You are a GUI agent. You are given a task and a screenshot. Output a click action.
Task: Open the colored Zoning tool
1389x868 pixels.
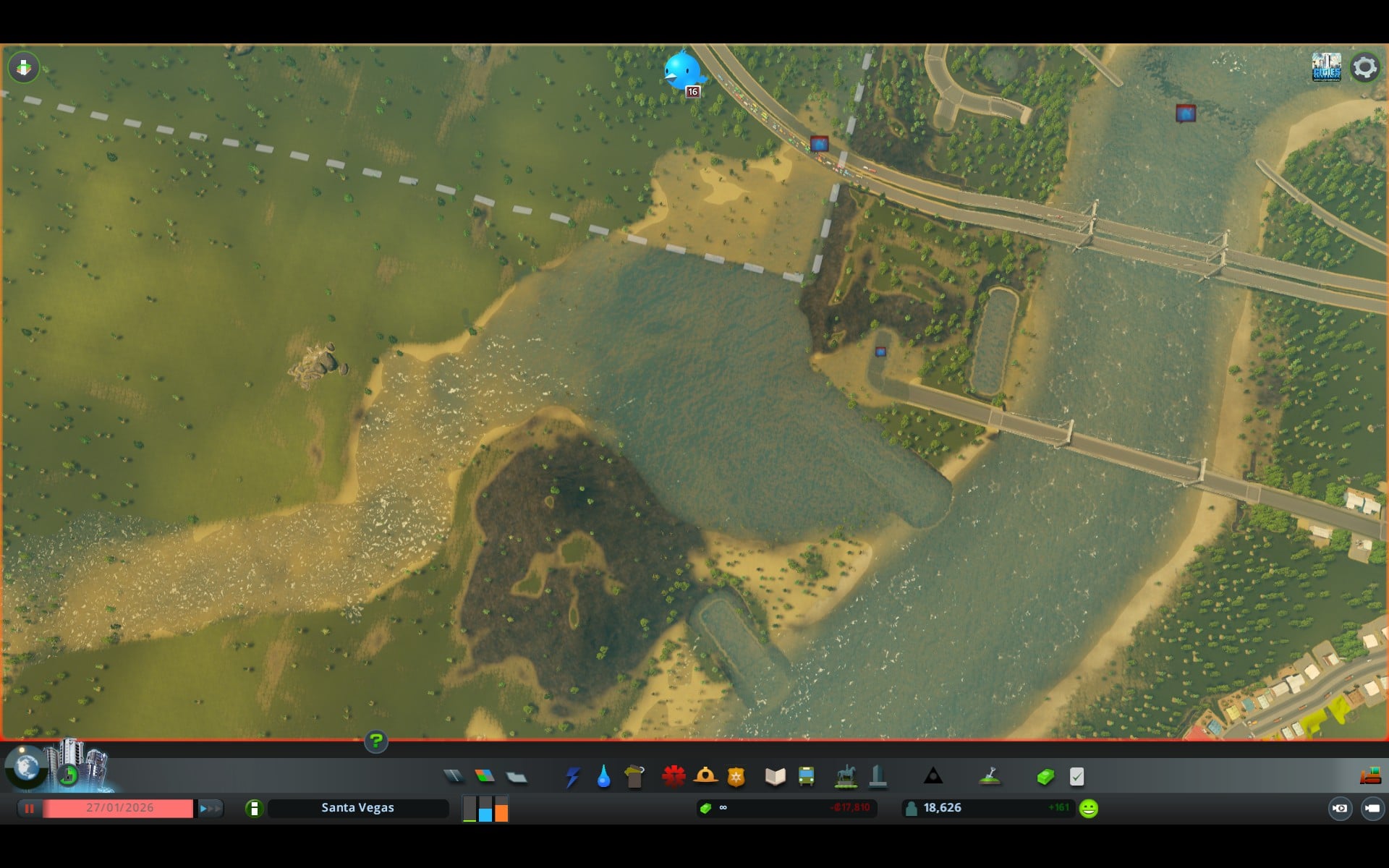pos(485,776)
